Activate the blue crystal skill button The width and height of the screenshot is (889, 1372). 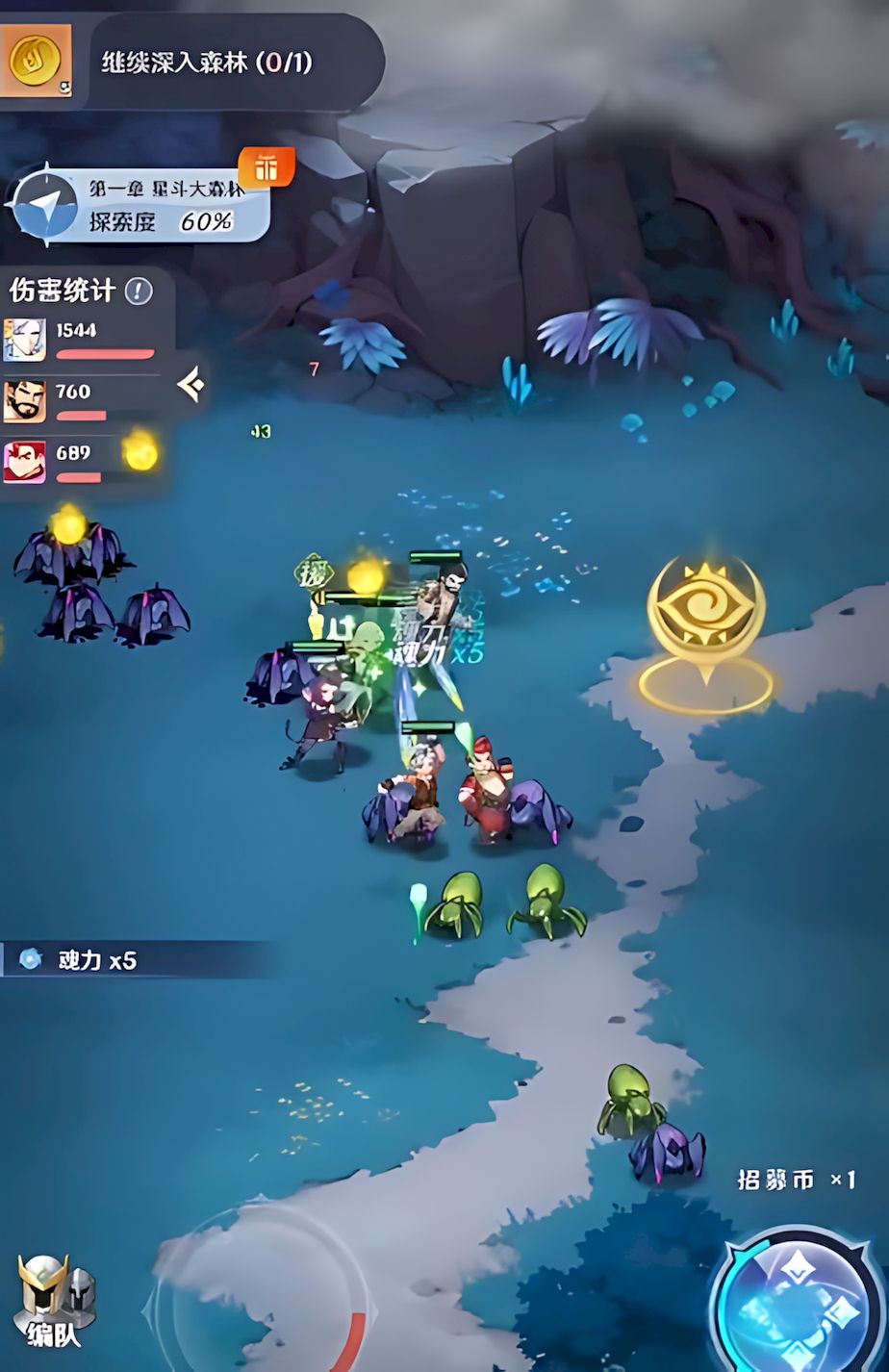click(x=799, y=1305)
